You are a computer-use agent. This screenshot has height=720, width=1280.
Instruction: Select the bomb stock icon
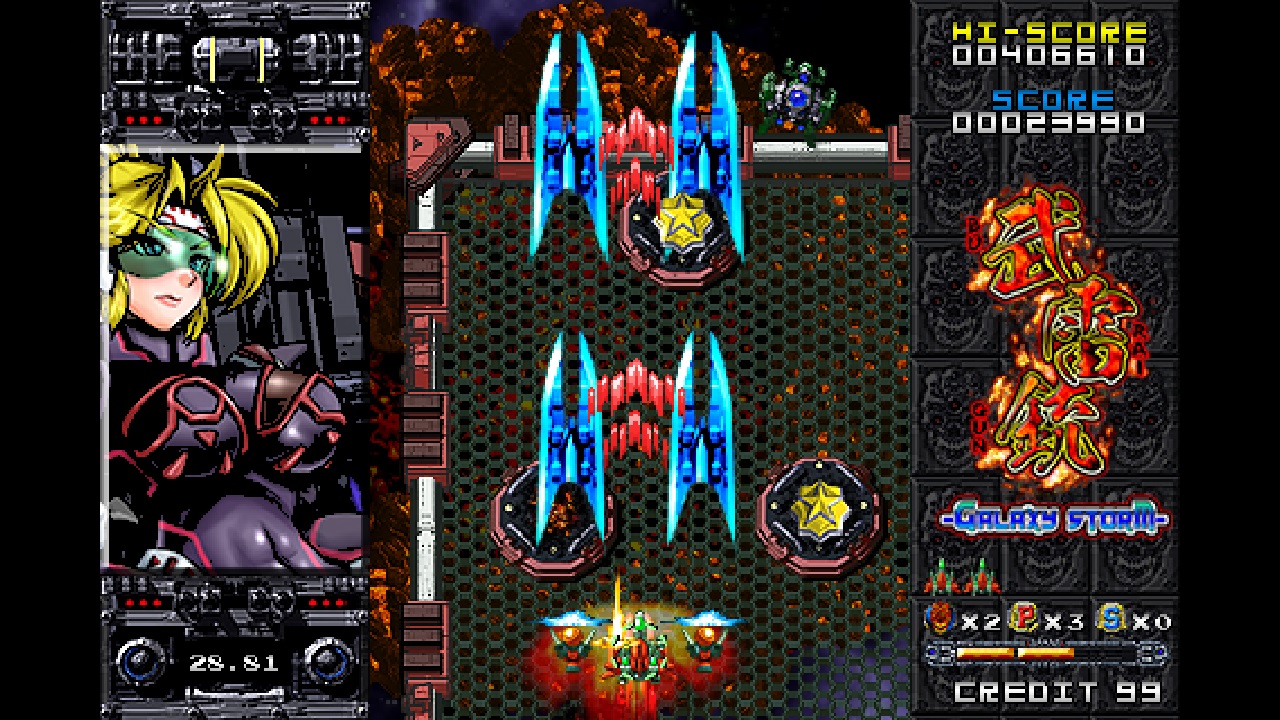[x=940, y=620]
